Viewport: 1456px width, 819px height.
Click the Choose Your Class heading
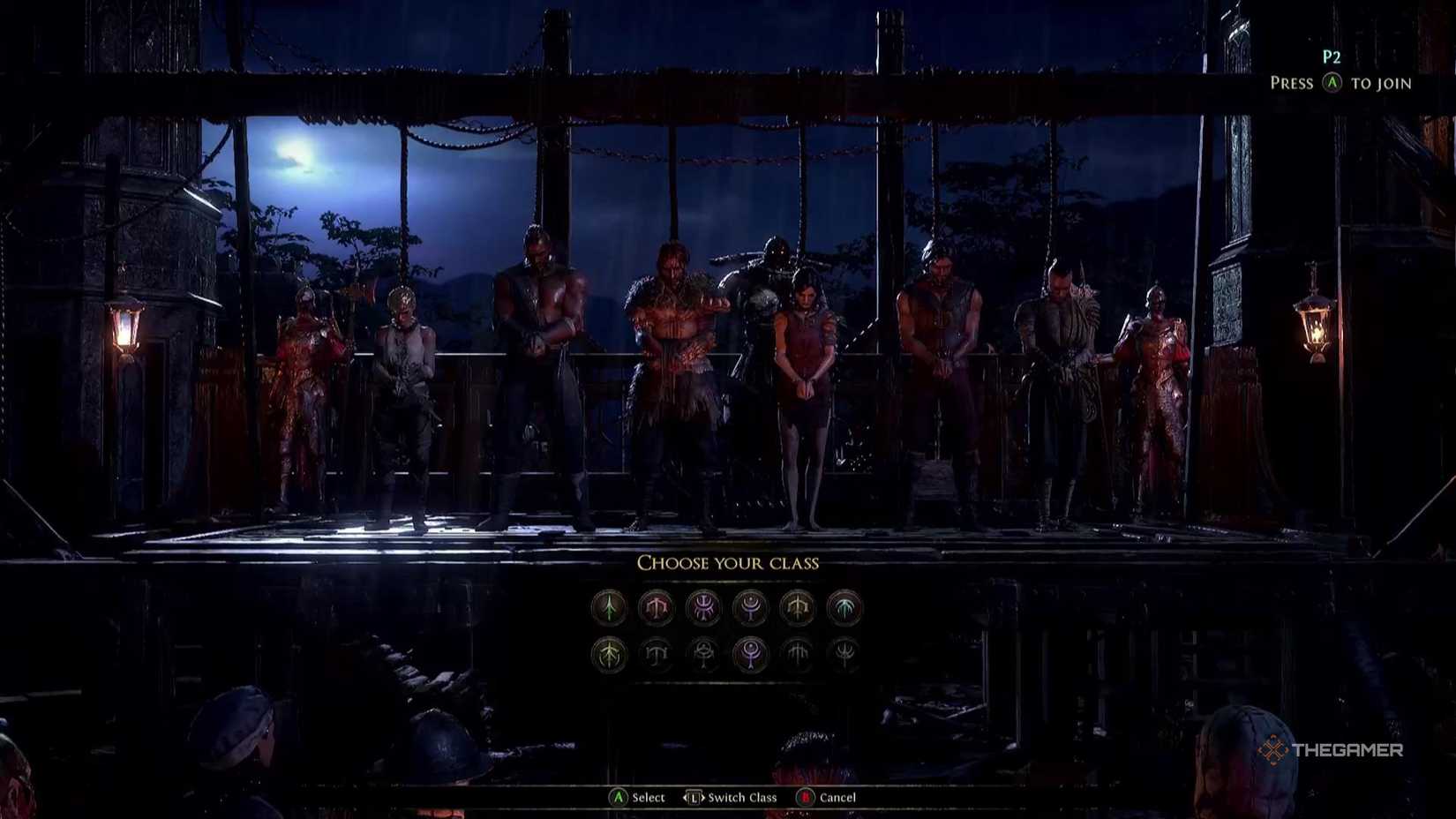click(729, 562)
